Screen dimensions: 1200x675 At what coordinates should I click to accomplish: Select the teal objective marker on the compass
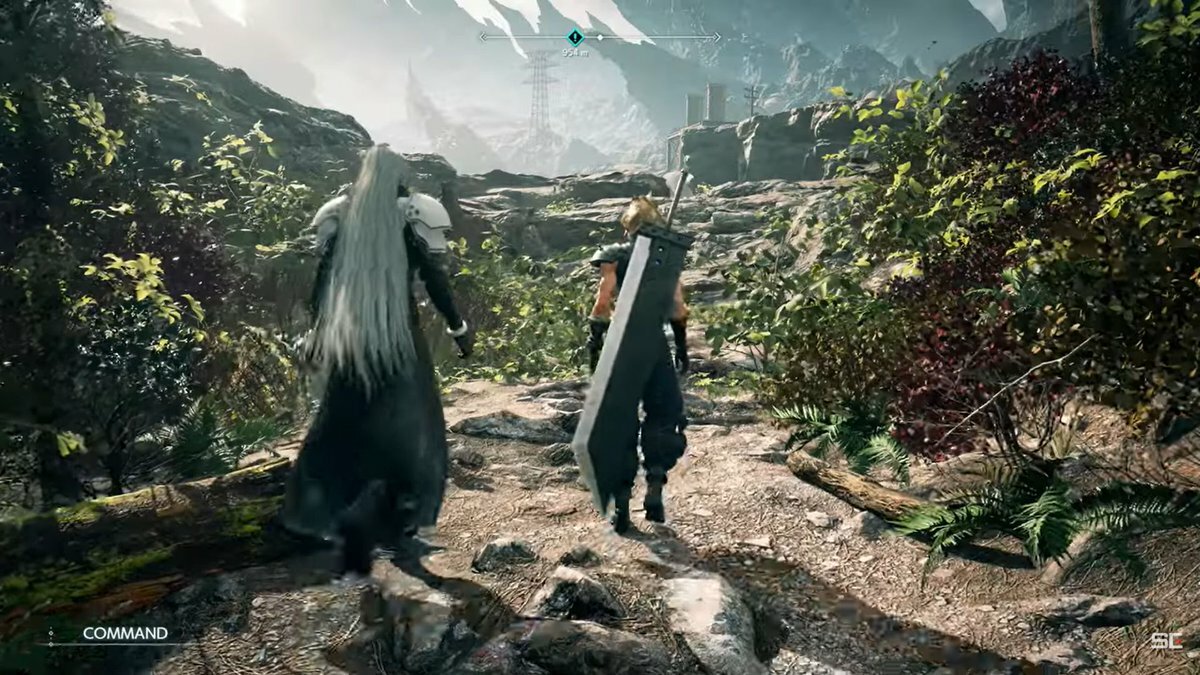tap(574, 37)
